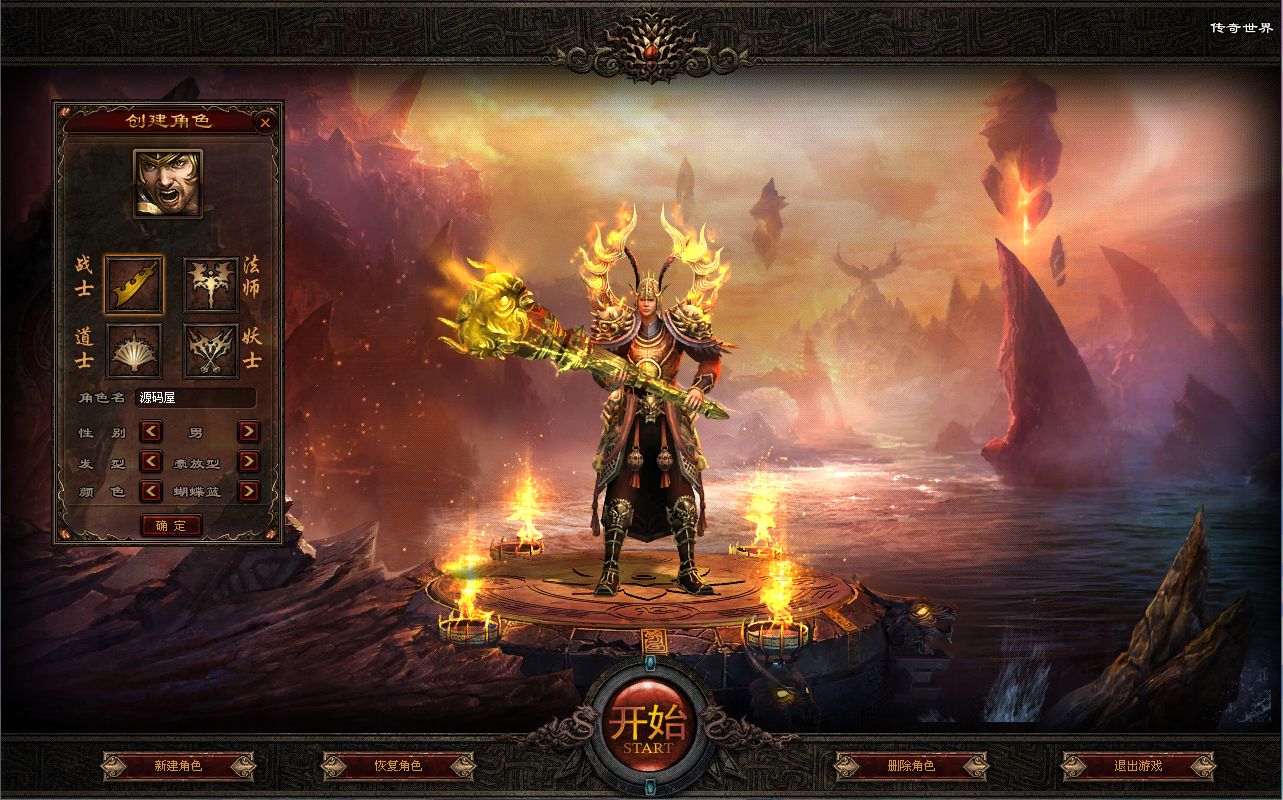Switch 性别 gender with the right arrow
This screenshot has width=1283, height=800.
pyautogui.click(x=248, y=432)
